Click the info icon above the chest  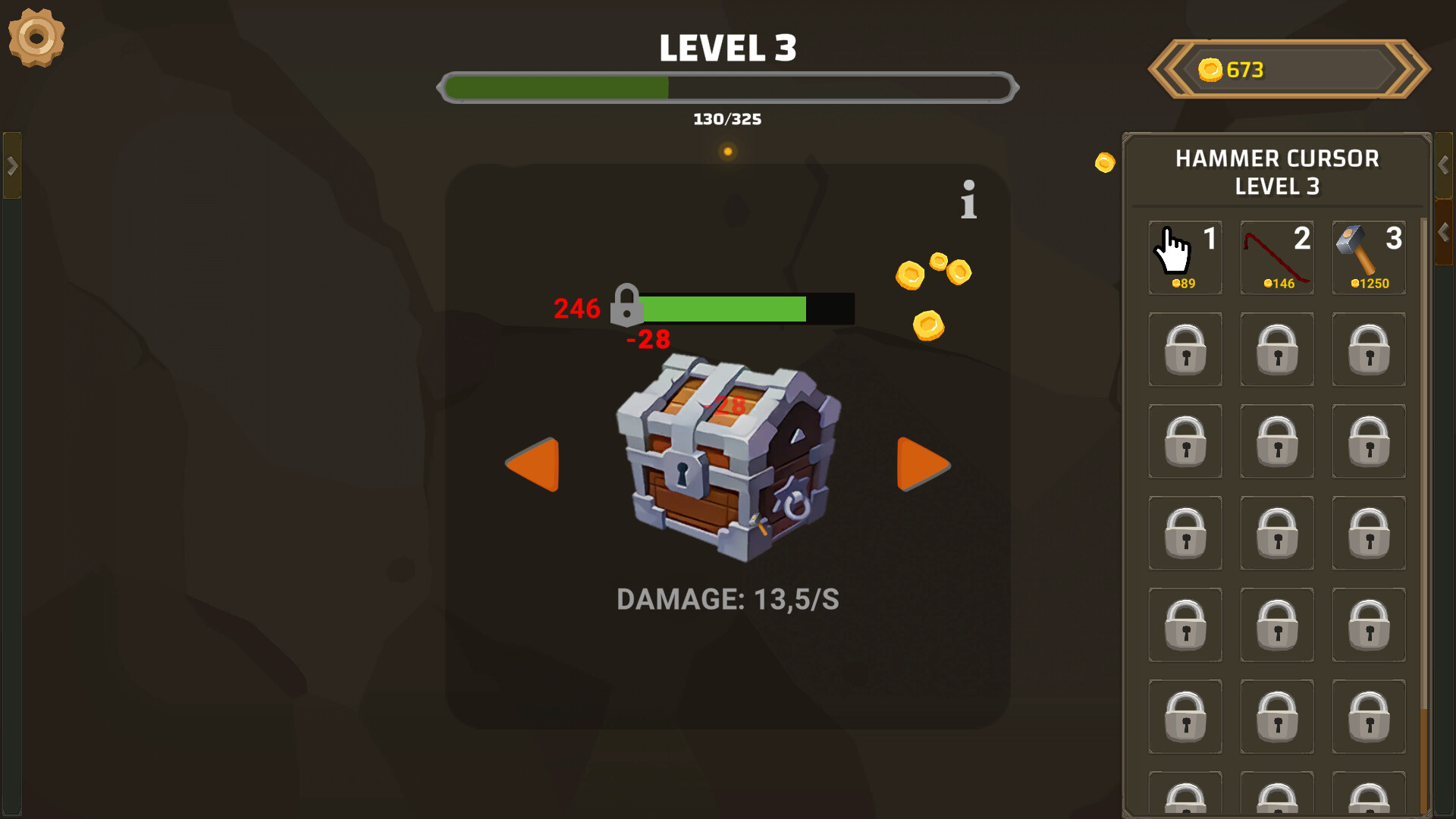[x=968, y=199]
